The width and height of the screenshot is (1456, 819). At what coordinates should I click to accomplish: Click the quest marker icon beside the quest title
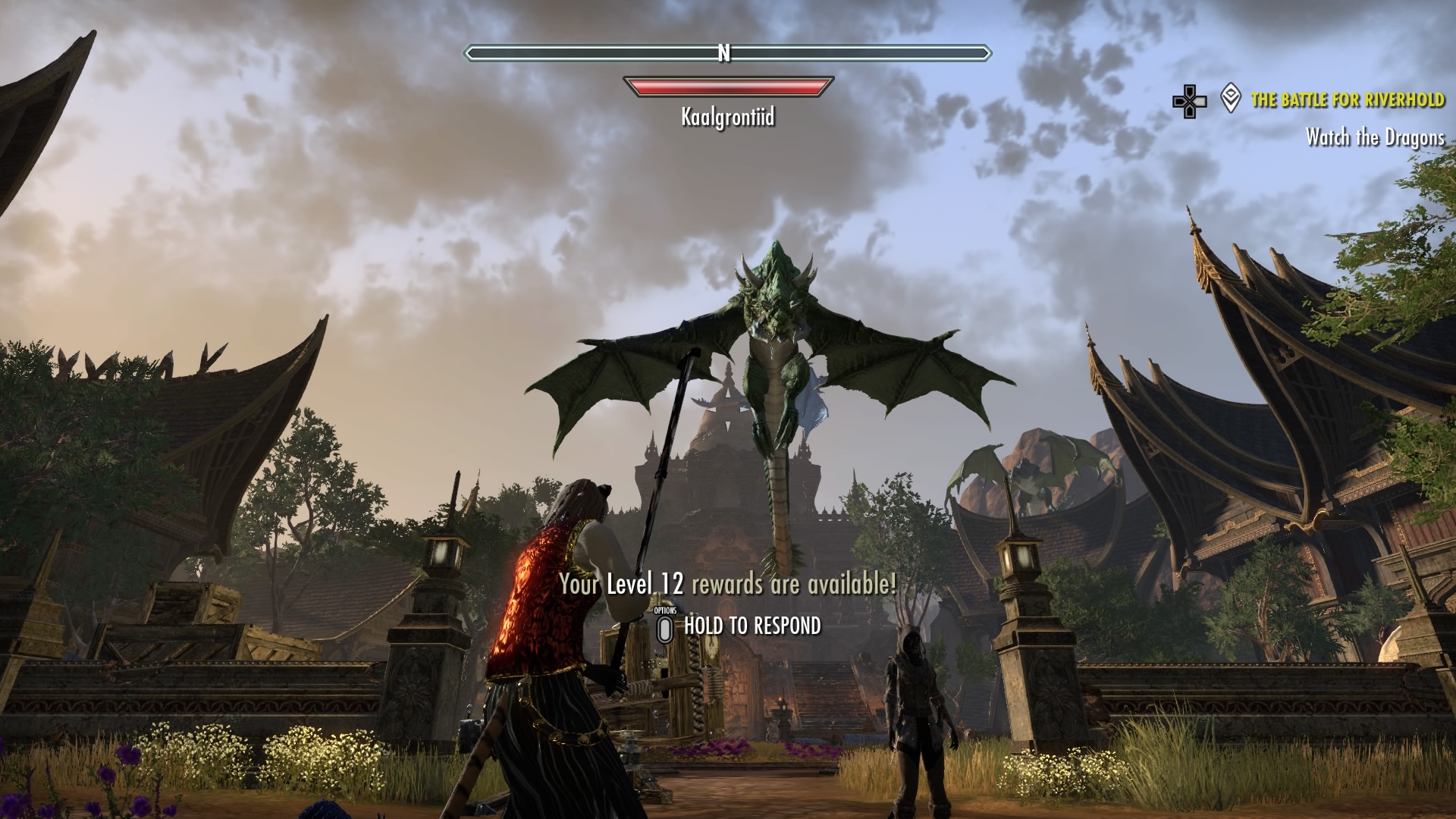click(x=1231, y=99)
